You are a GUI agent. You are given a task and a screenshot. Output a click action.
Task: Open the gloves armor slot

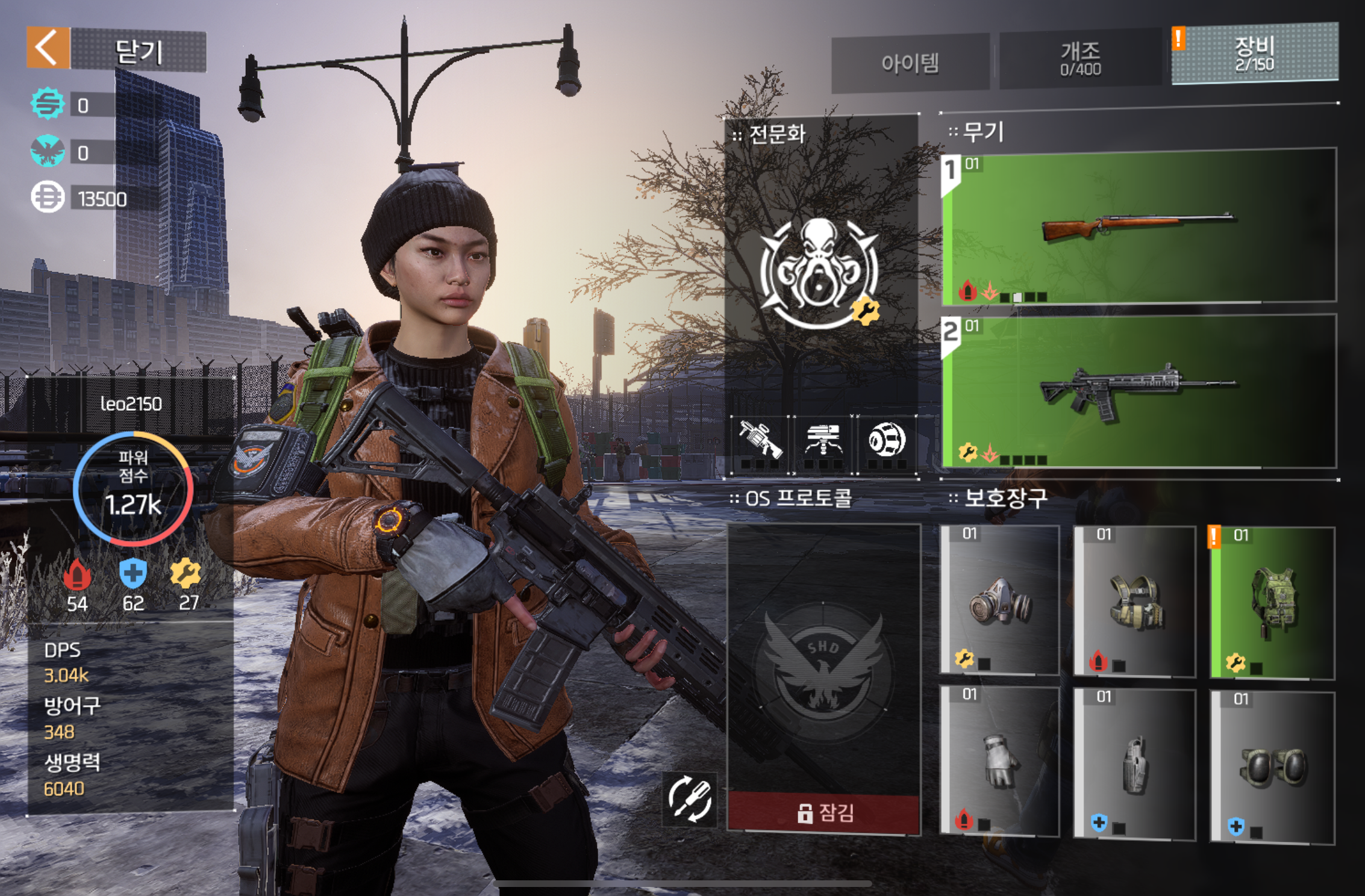[1000, 762]
